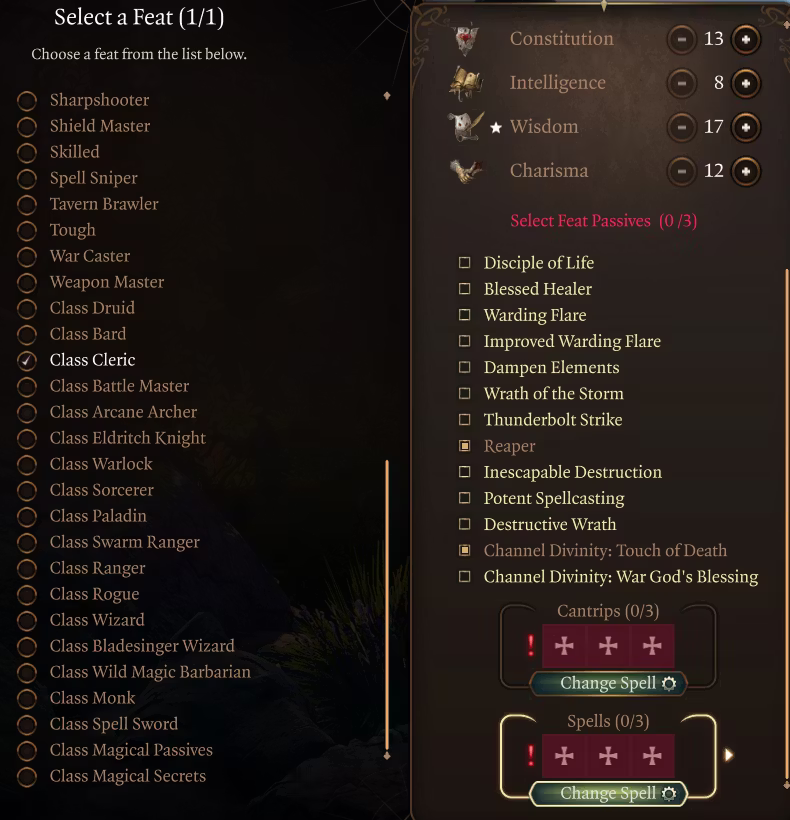Expand the Spells section arrow
The image size is (790, 820).
729,755
